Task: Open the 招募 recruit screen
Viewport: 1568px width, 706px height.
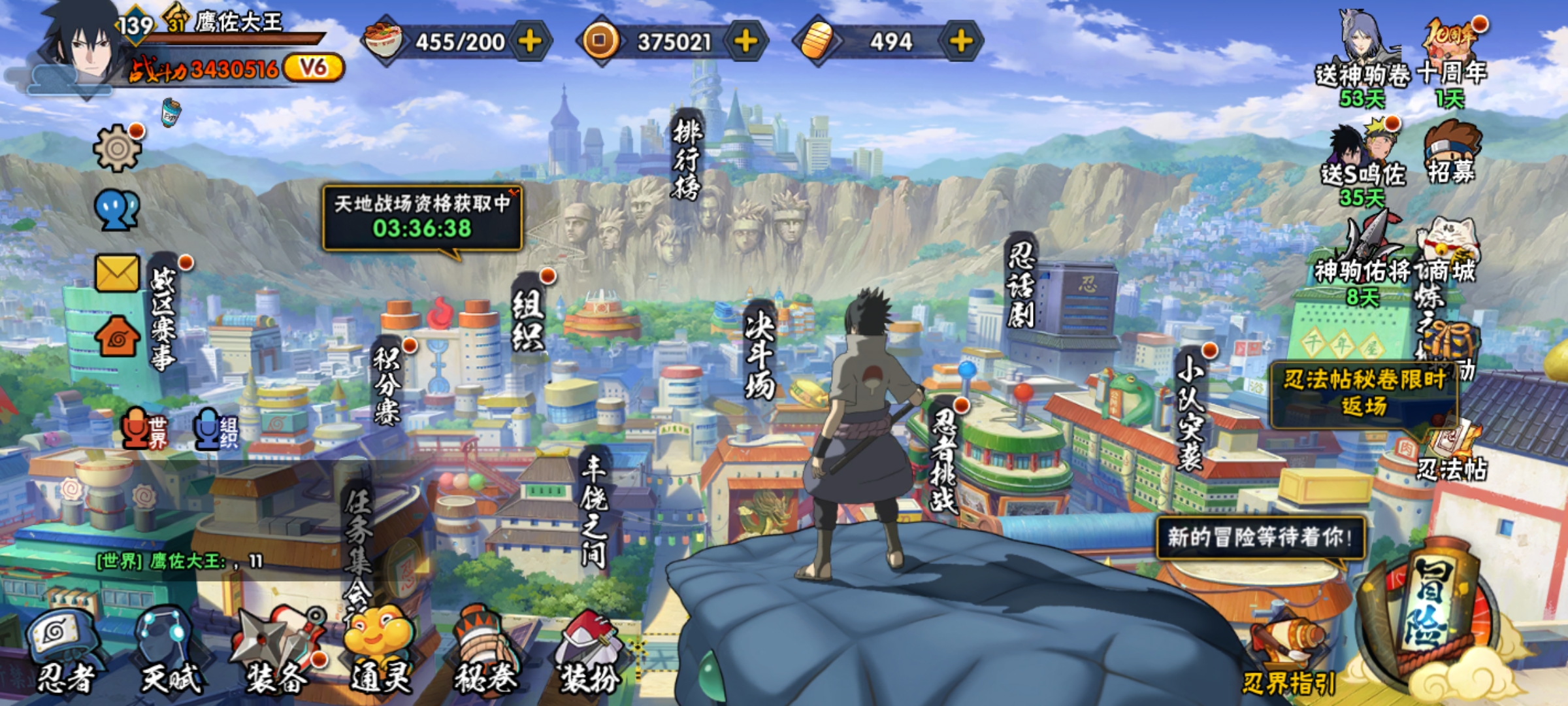Action: [1450, 154]
